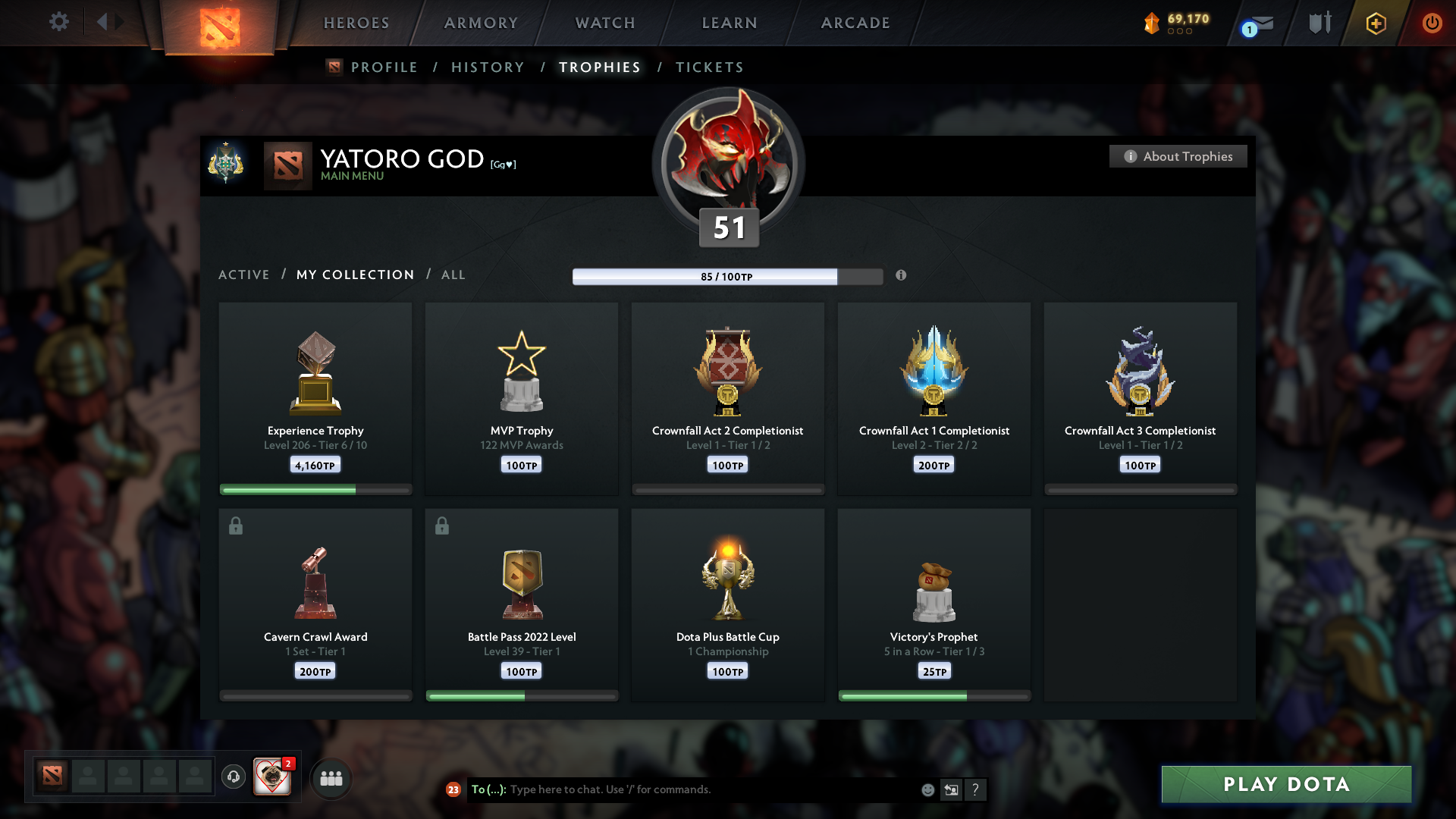Toggle voice chat via the headset icon

234,777
